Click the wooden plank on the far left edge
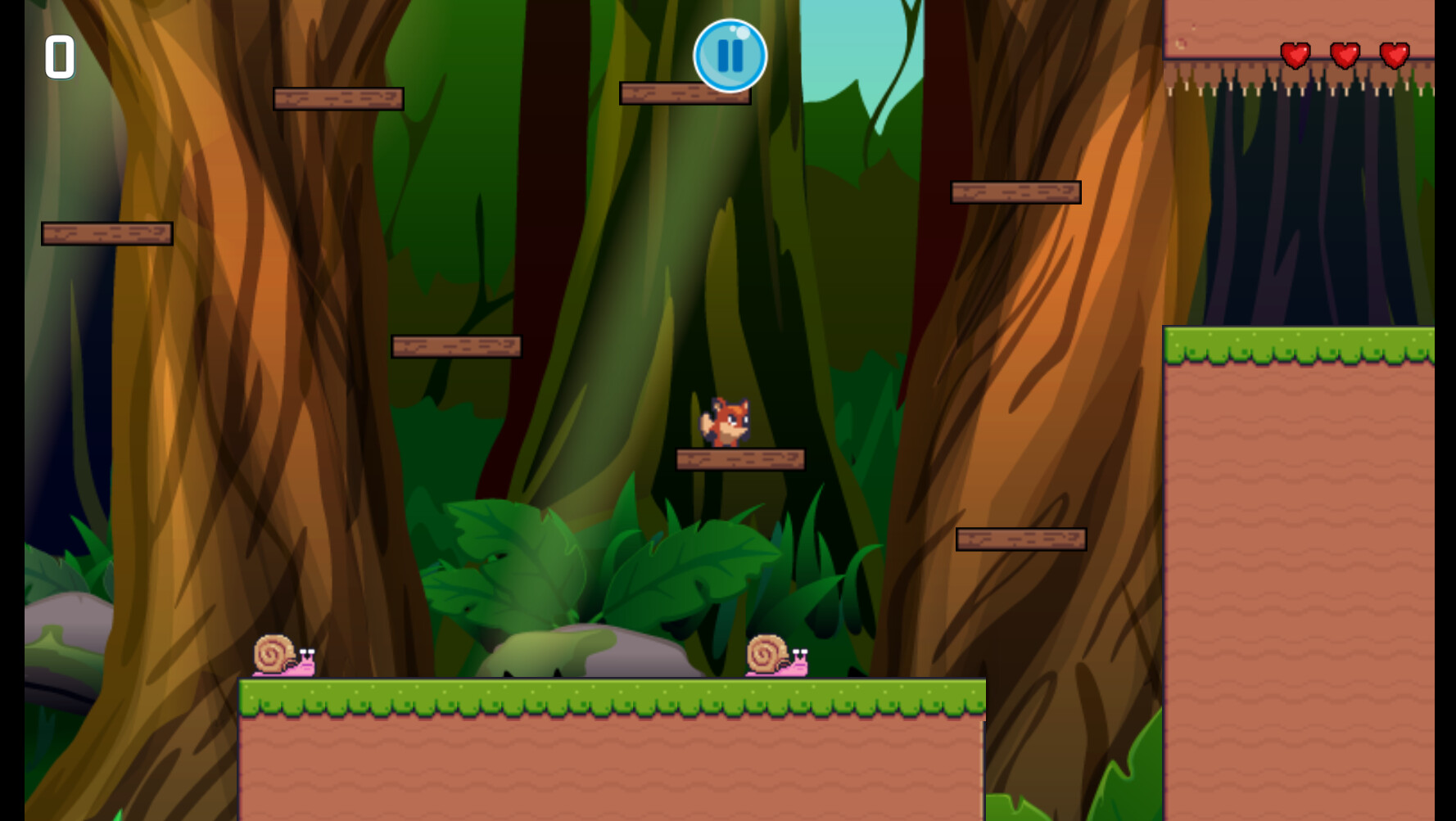1456x821 pixels. [106, 232]
